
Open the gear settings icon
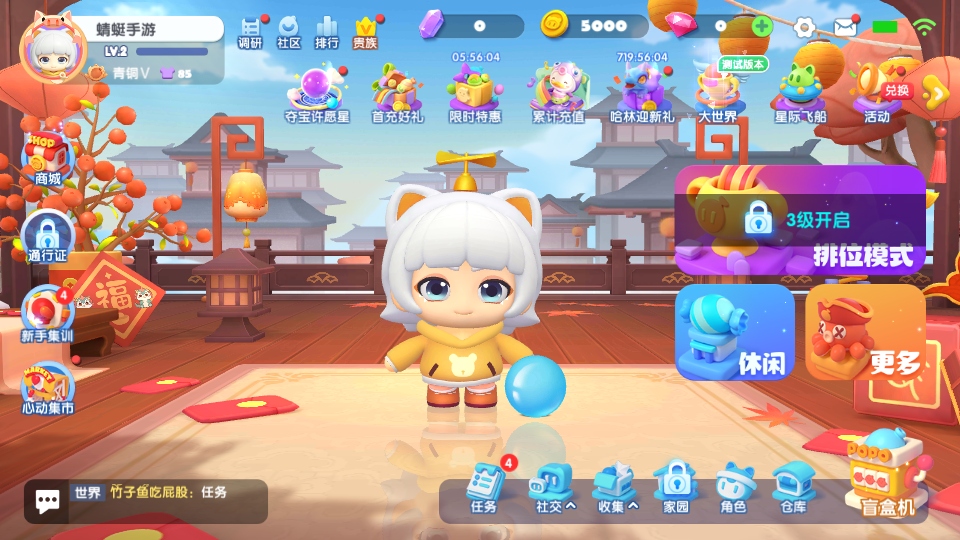coord(805,27)
